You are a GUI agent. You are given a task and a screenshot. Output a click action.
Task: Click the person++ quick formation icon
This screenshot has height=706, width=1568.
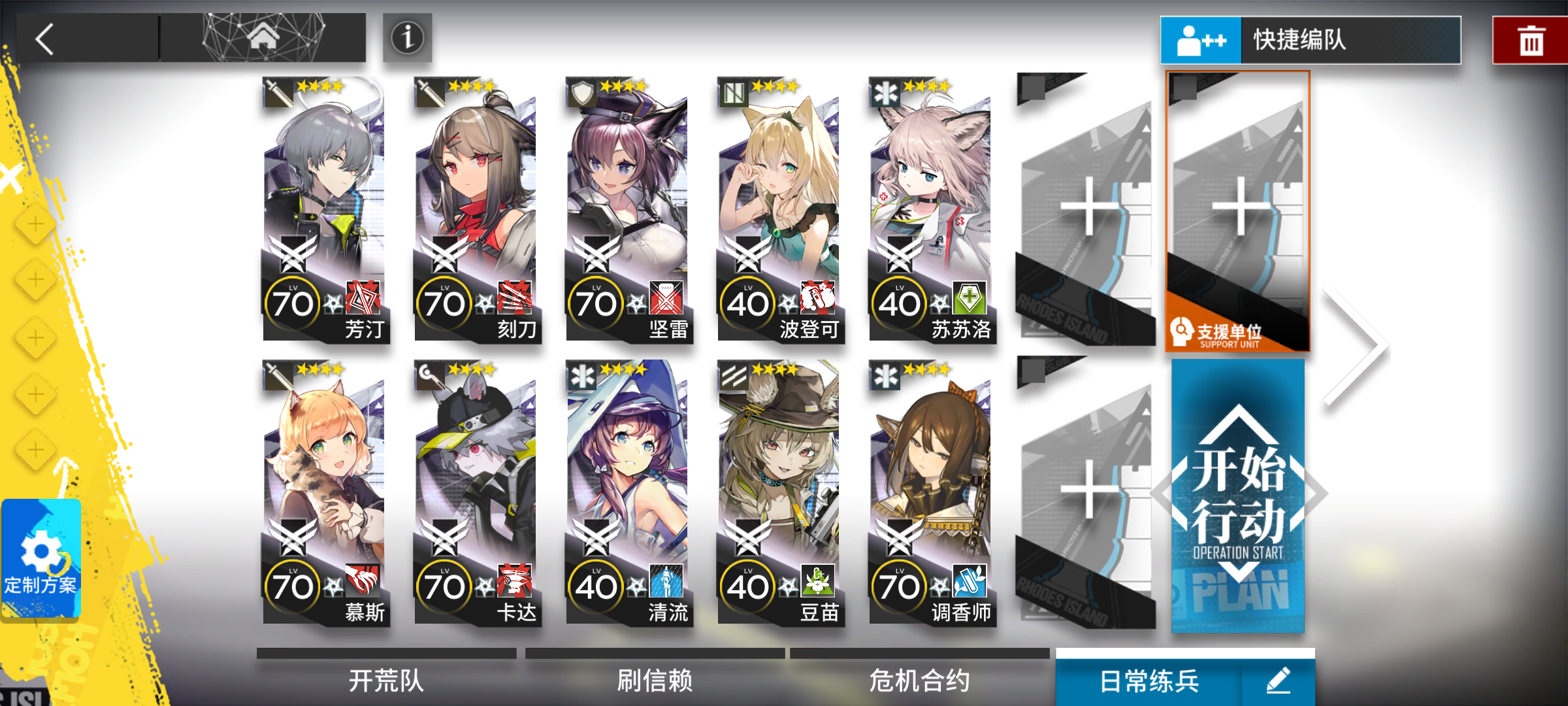click(x=1202, y=41)
